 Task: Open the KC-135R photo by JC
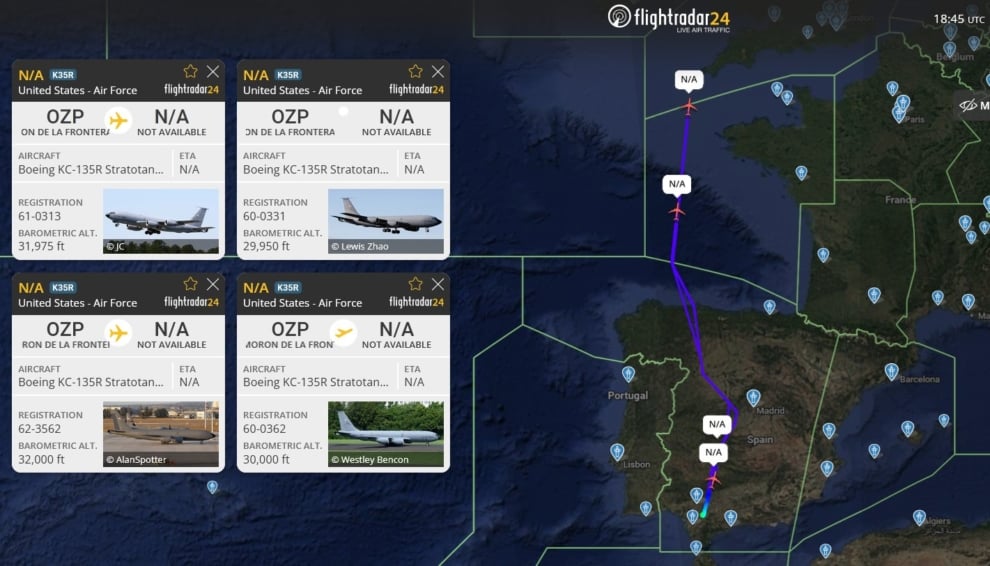tap(161, 221)
